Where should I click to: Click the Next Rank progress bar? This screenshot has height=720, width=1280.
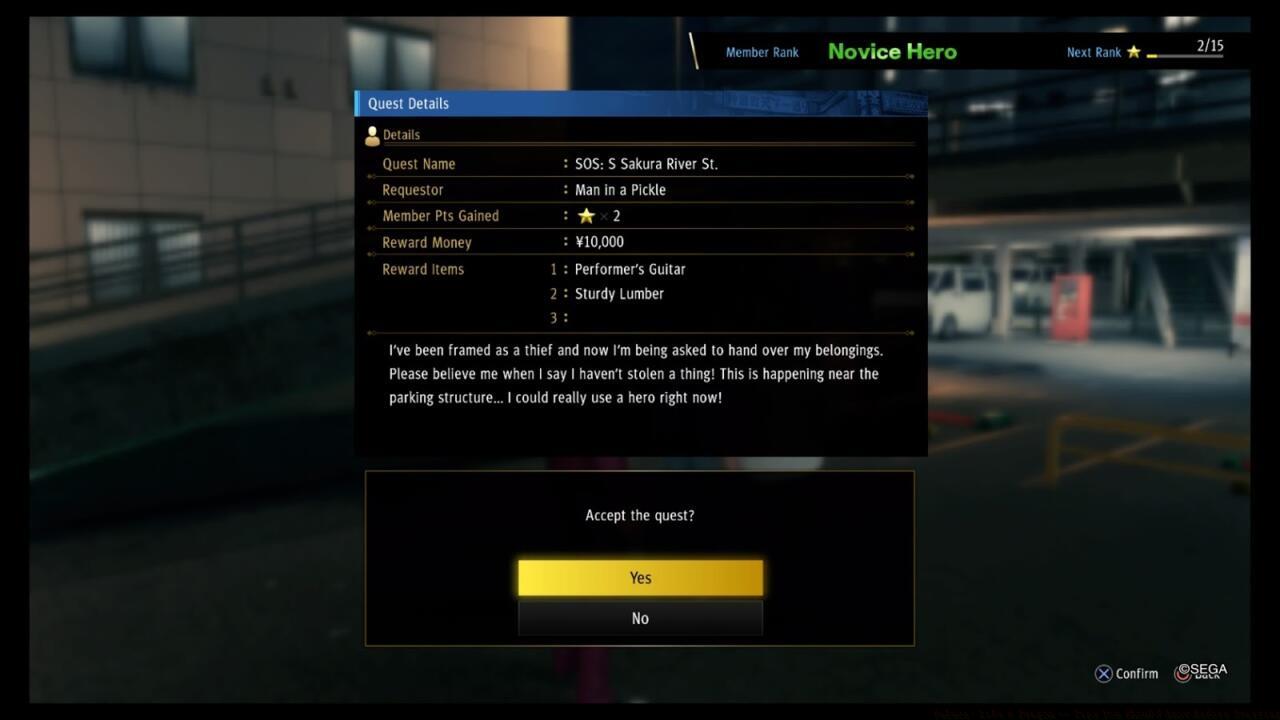tap(1185, 56)
